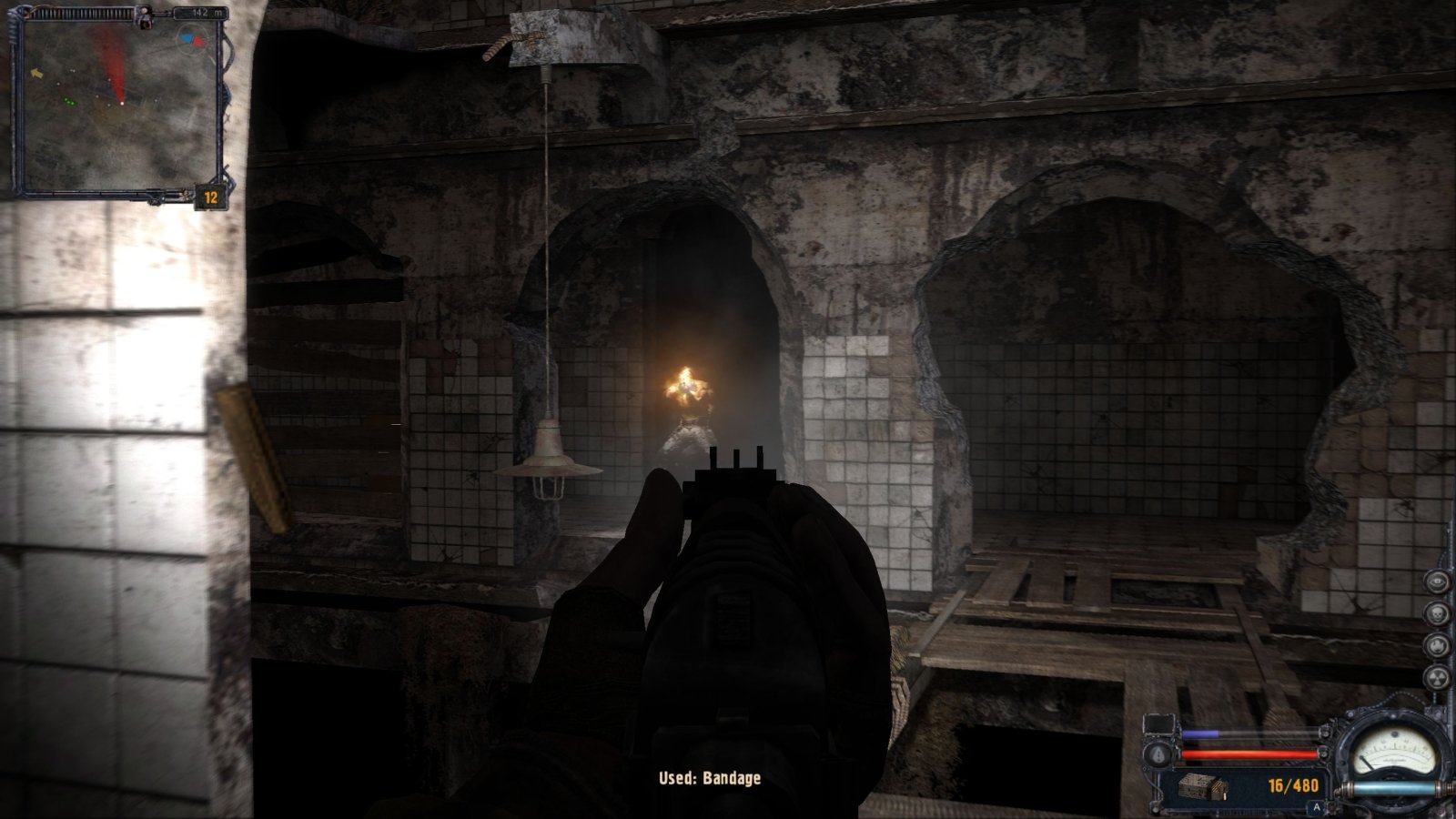Image resolution: width=1456 pixels, height=819 pixels.
Task: Click the 16/480 ammo counter
Action: 1293,784
